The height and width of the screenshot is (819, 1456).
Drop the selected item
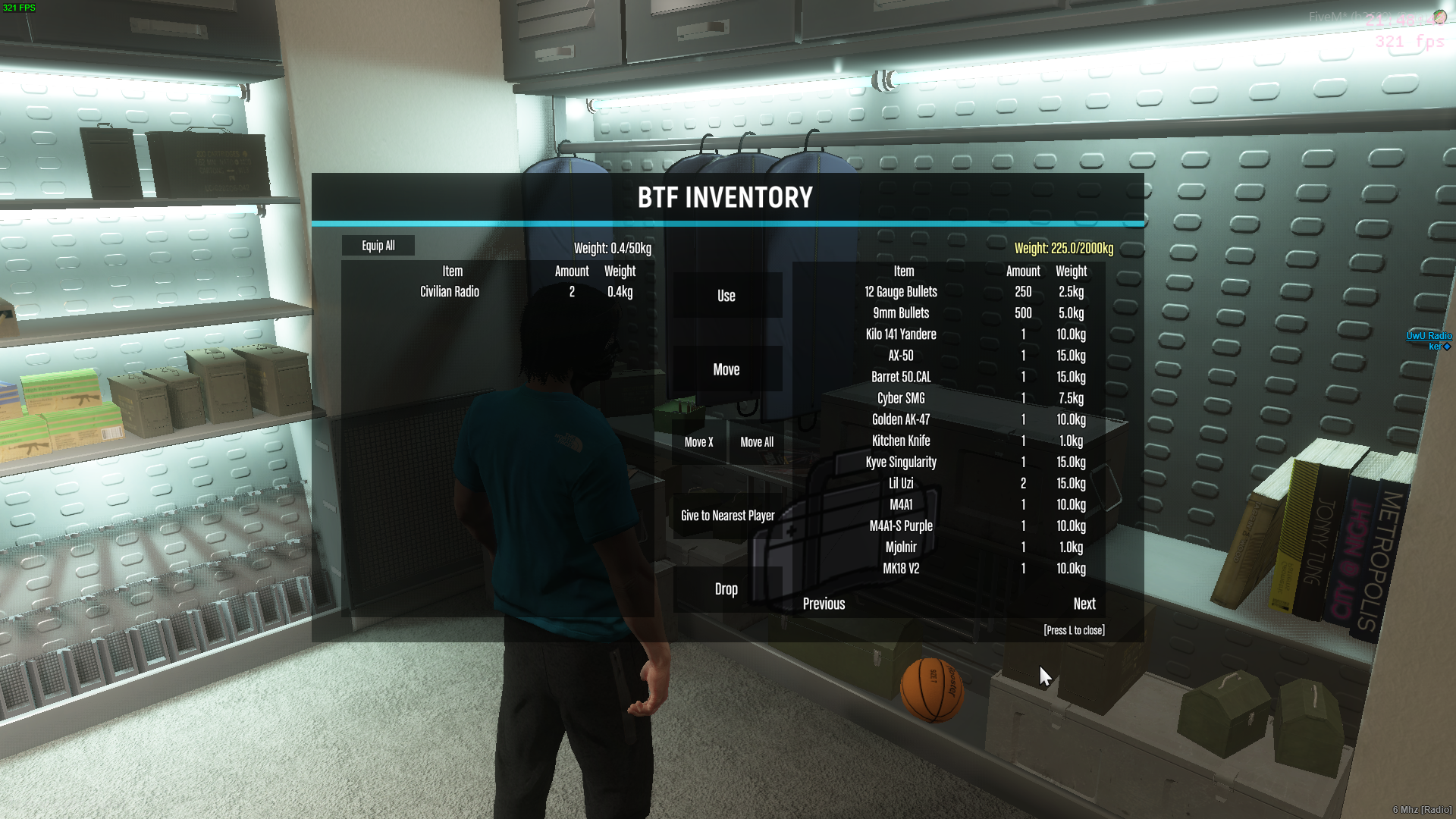tap(726, 589)
